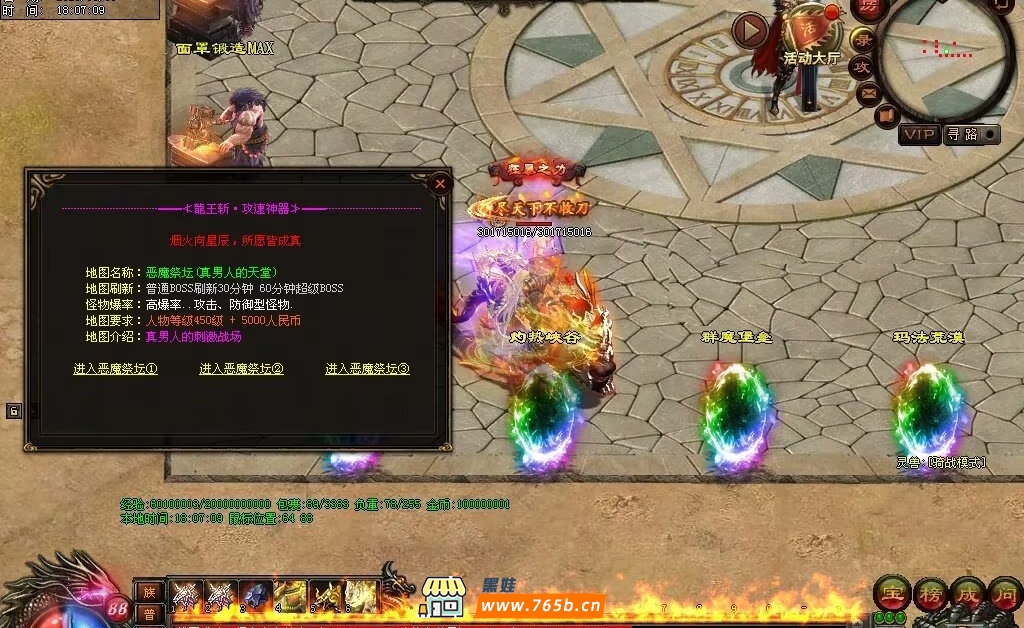Choose the 进入恶魔祭坛② entrance link
The image size is (1024, 628).
pos(242,369)
